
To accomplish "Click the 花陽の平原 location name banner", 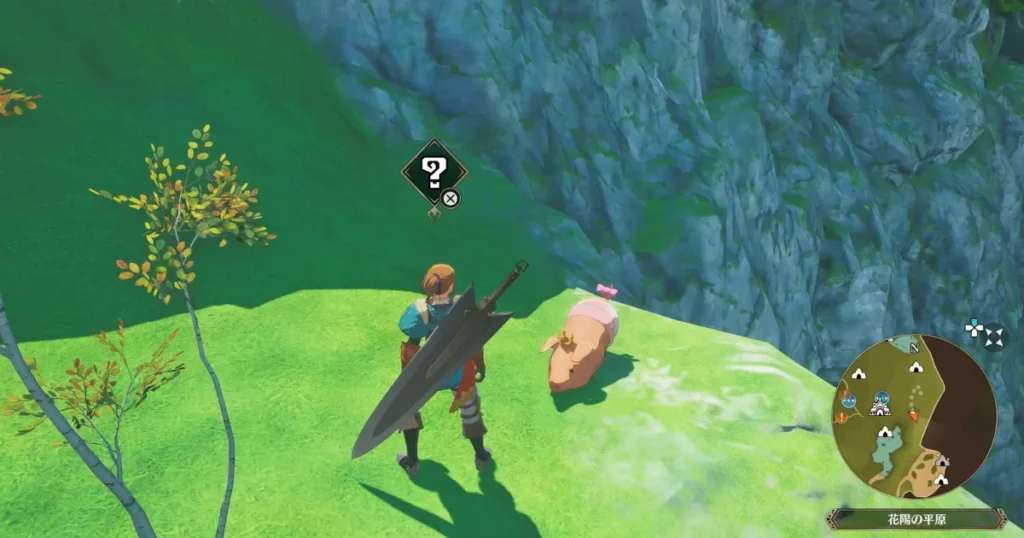I will point(915,519).
